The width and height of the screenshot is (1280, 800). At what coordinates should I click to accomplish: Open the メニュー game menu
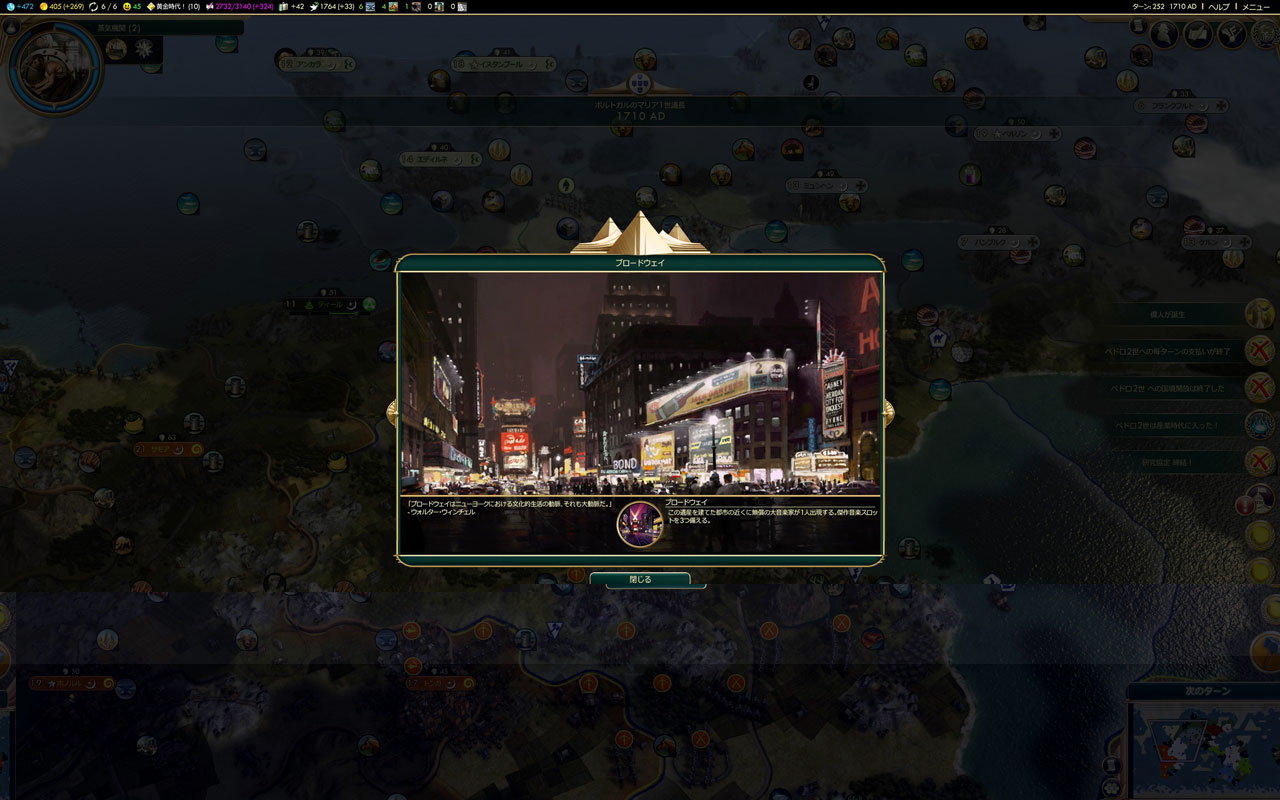1255,7
